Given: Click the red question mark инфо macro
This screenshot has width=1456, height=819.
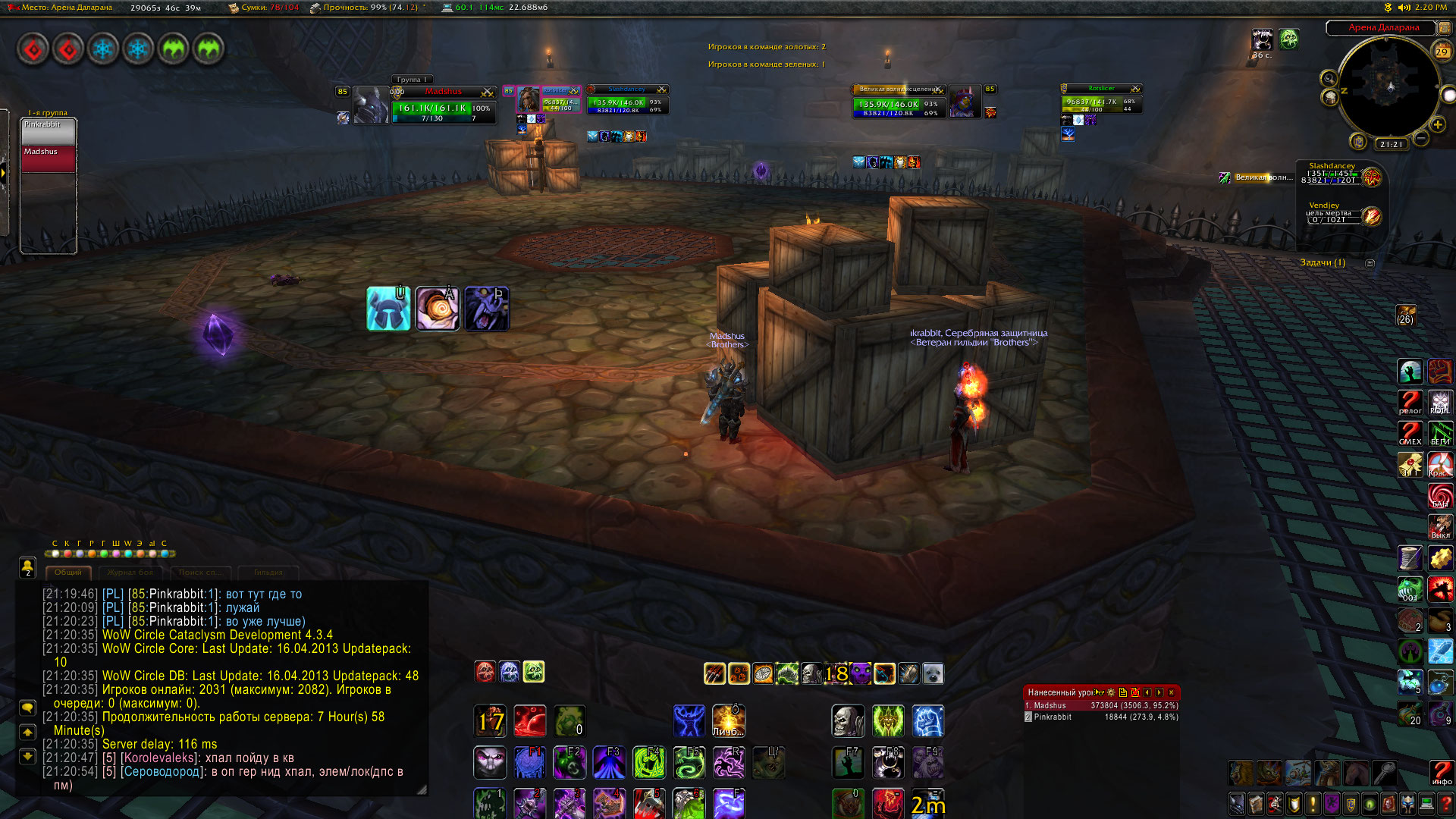Looking at the screenshot, I should [1441, 773].
